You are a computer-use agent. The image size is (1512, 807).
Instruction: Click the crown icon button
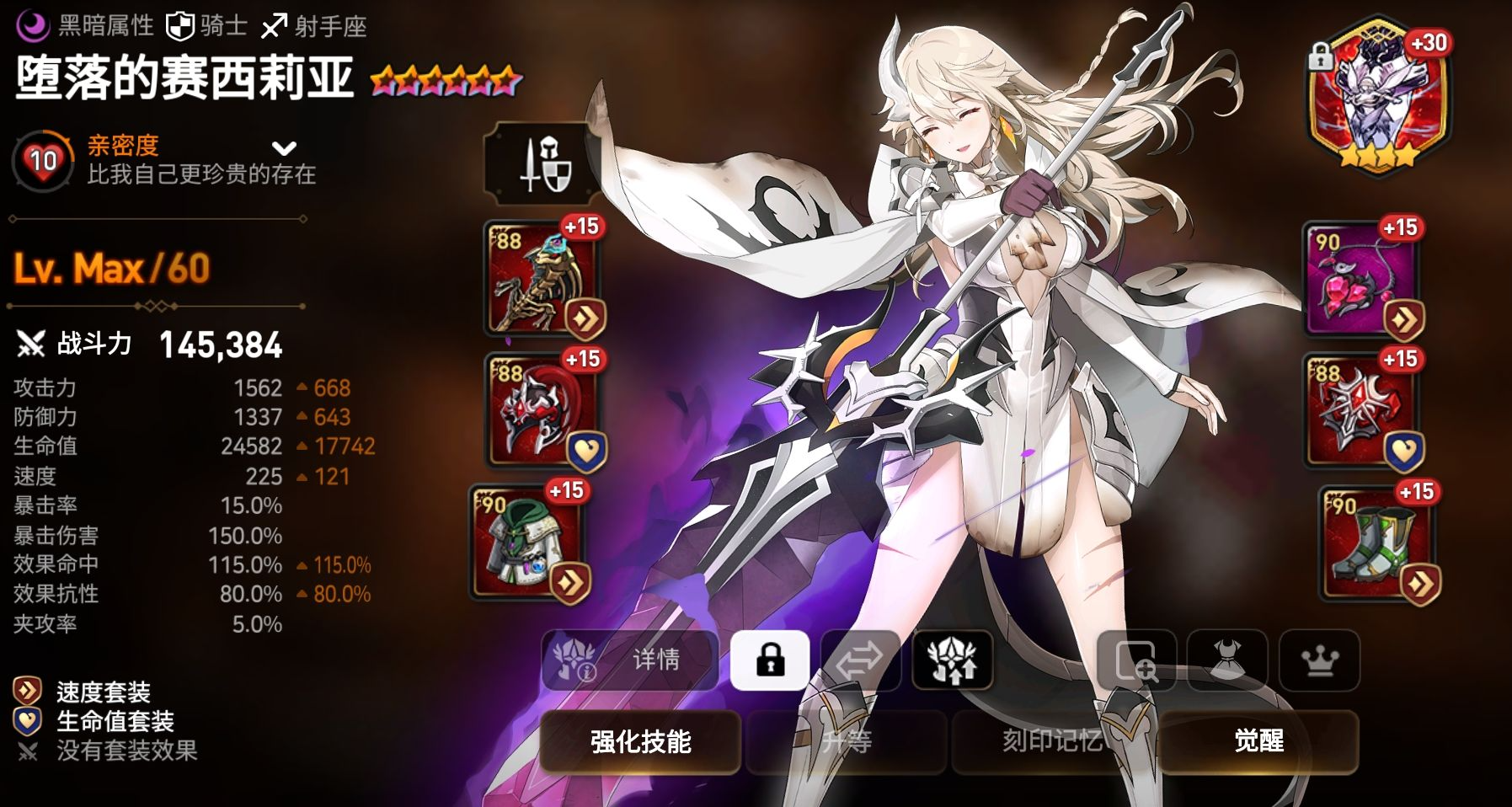click(1319, 660)
